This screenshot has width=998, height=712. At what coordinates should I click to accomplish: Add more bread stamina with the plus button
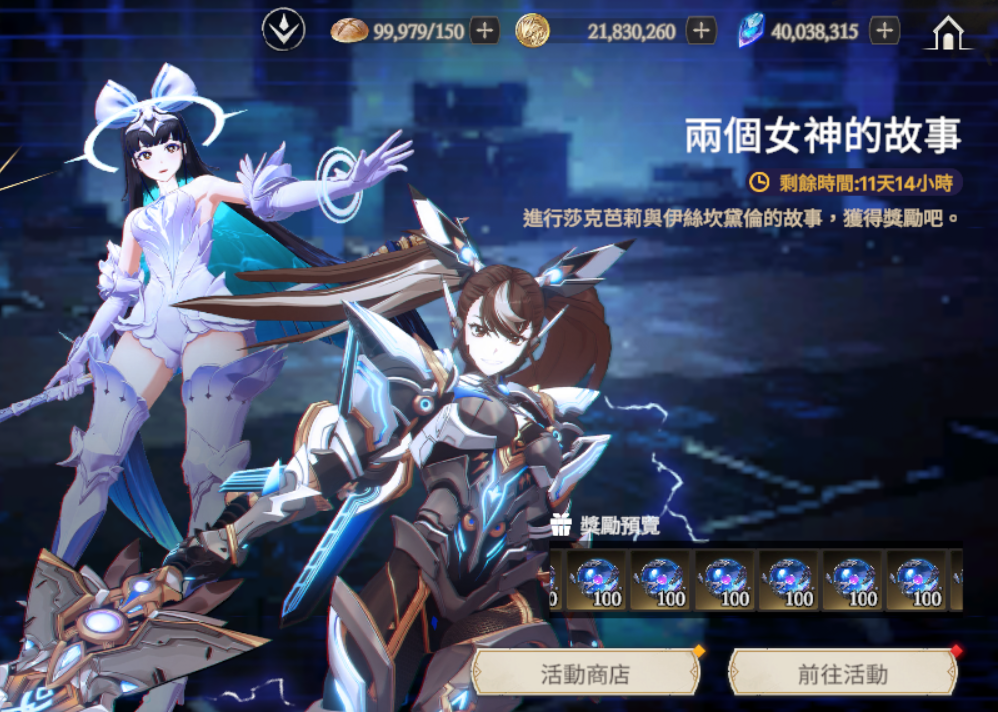pyautogui.click(x=485, y=31)
